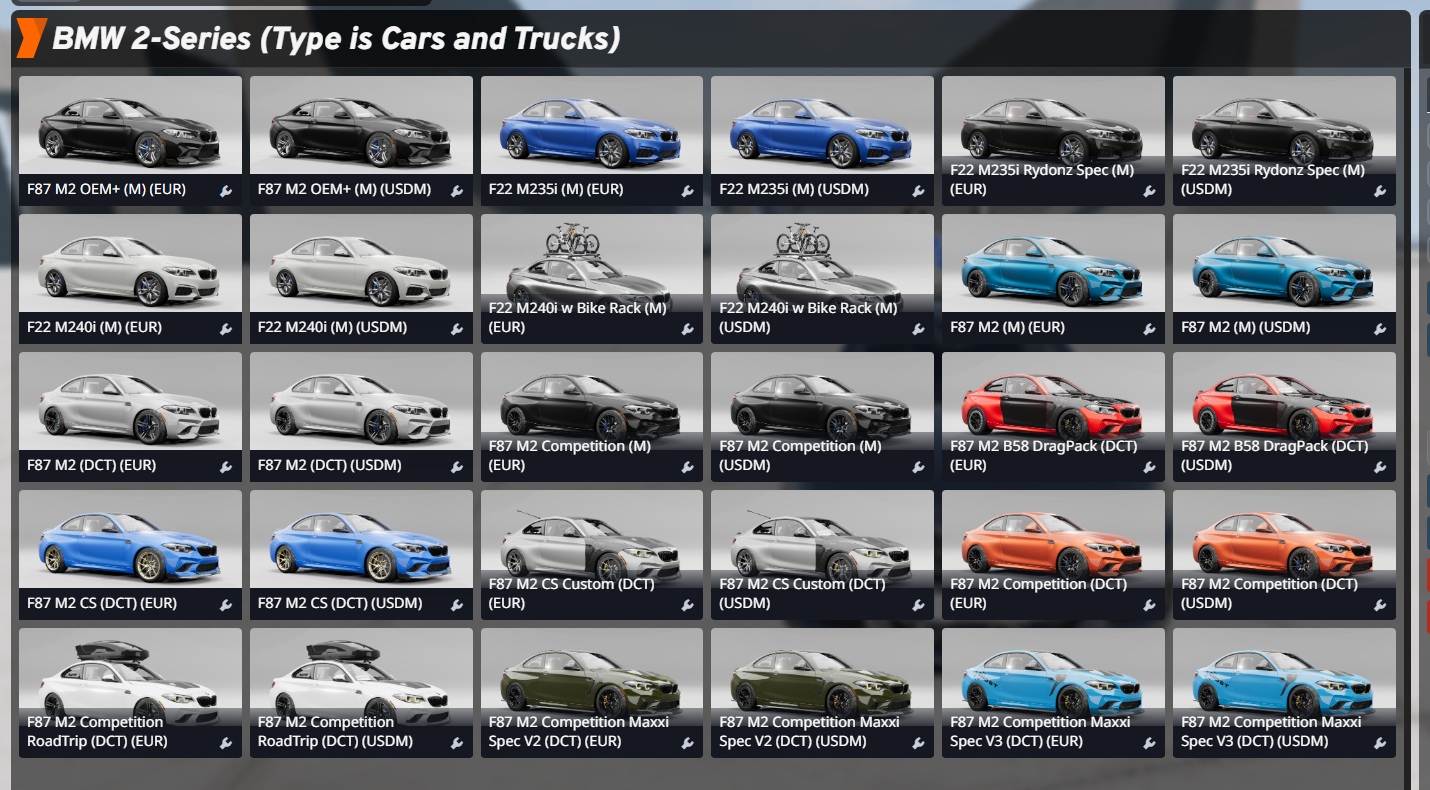Choose F87 M2 Competition (M) (EUR)
Viewport: 1430px width, 790px height.
(592, 406)
